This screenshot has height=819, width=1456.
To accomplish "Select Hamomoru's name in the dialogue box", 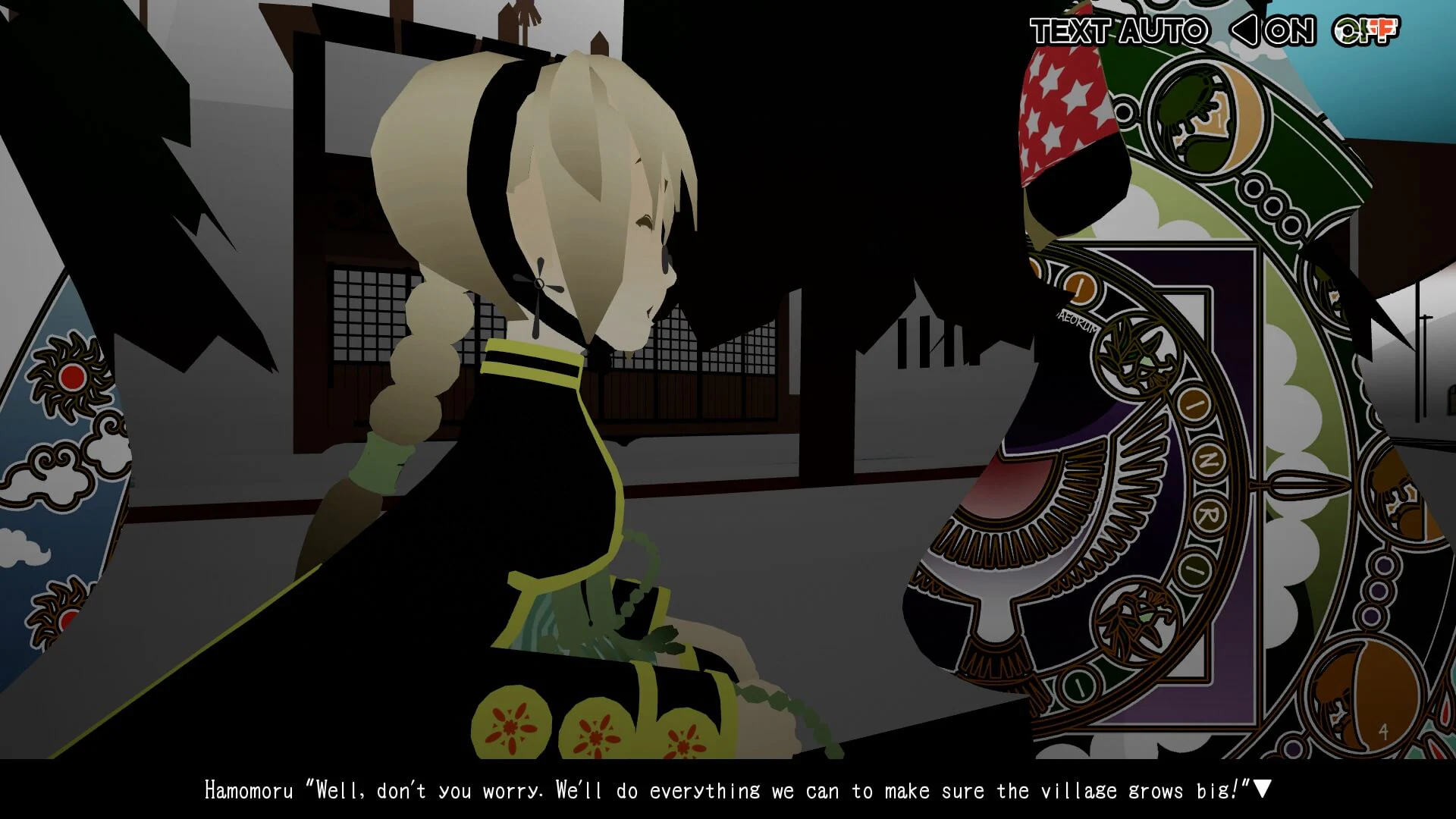I will pyautogui.click(x=250, y=789).
